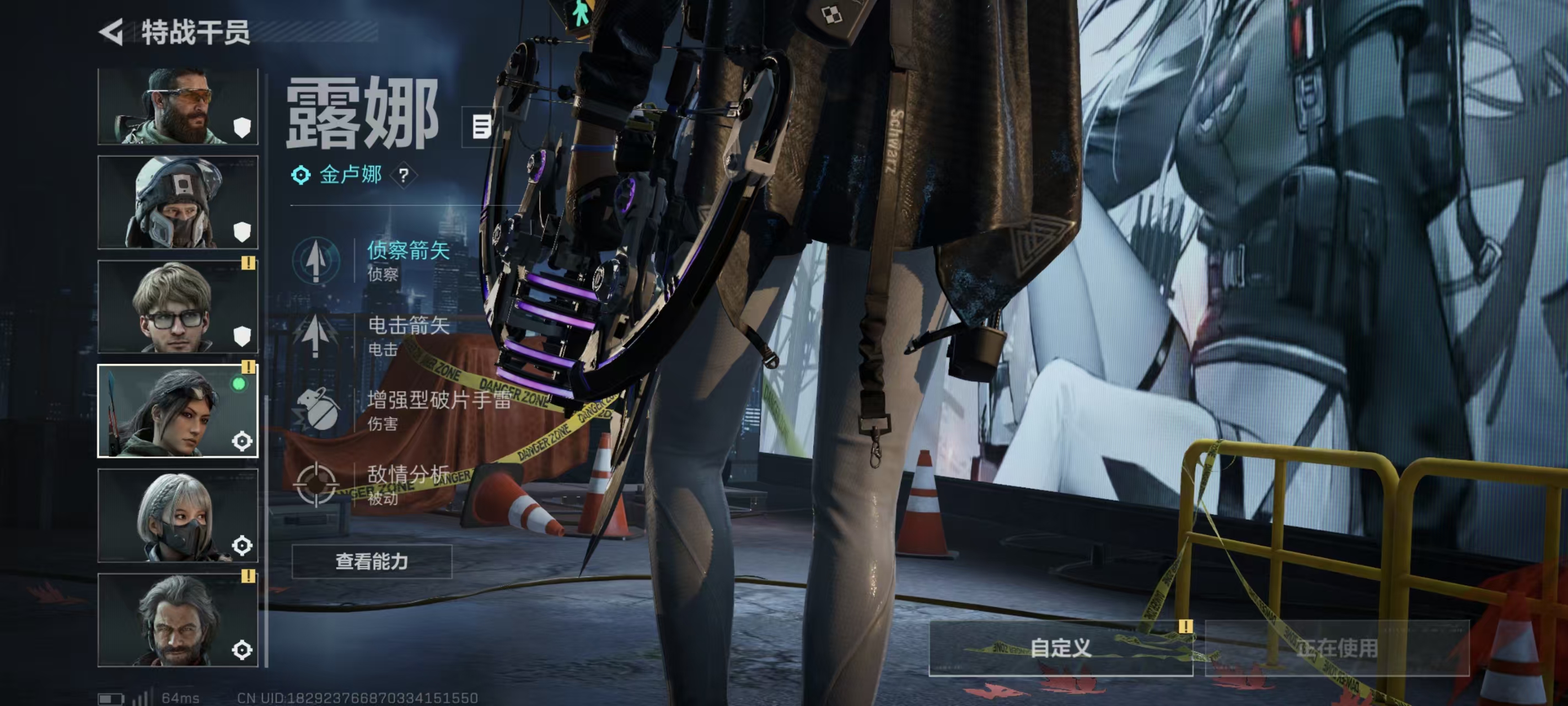
Task: Go back using the arrow beside 特战干员
Action: point(111,31)
